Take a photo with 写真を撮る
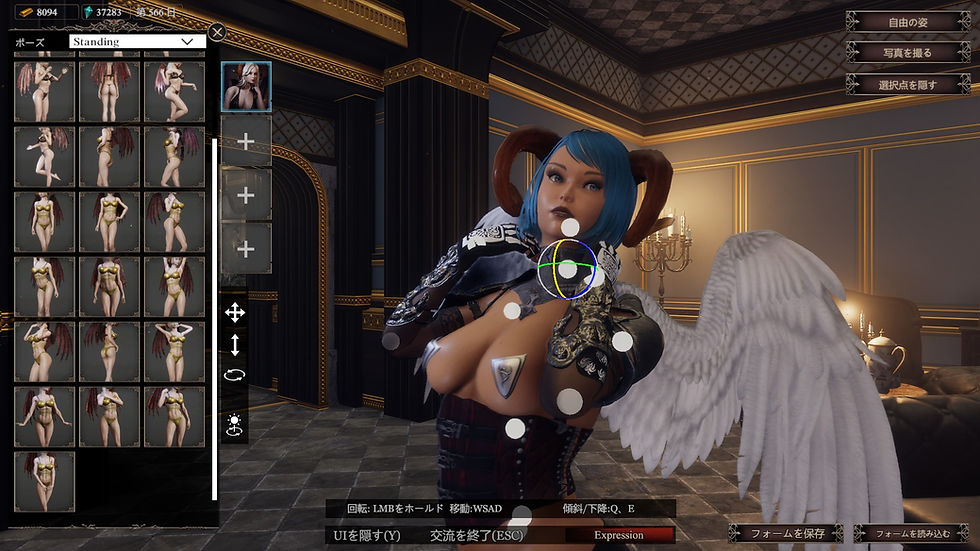 (x=908, y=52)
